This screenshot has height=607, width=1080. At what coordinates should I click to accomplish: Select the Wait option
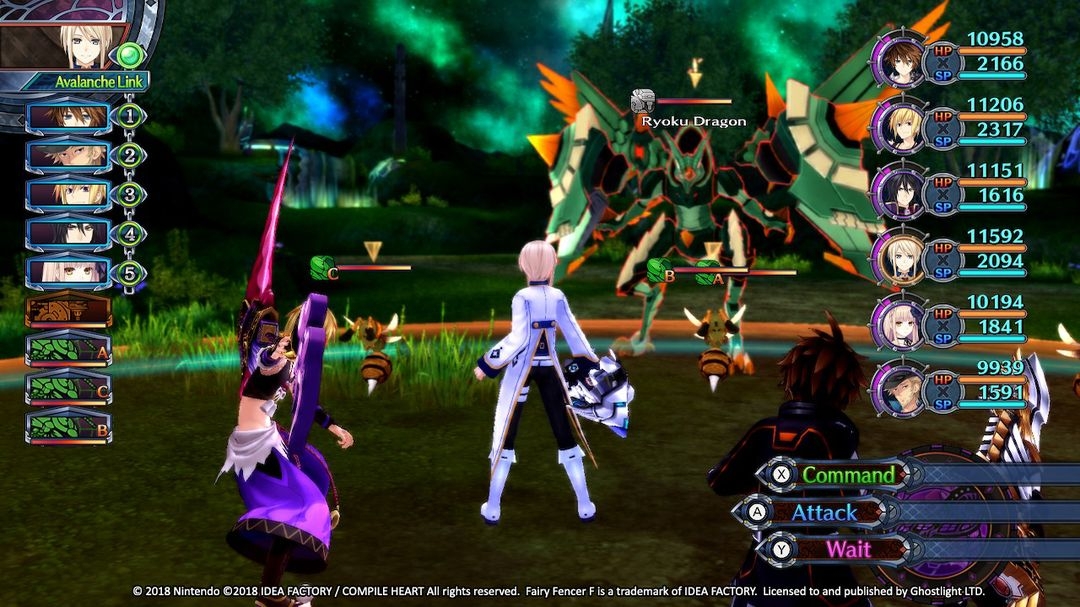tap(847, 549)
